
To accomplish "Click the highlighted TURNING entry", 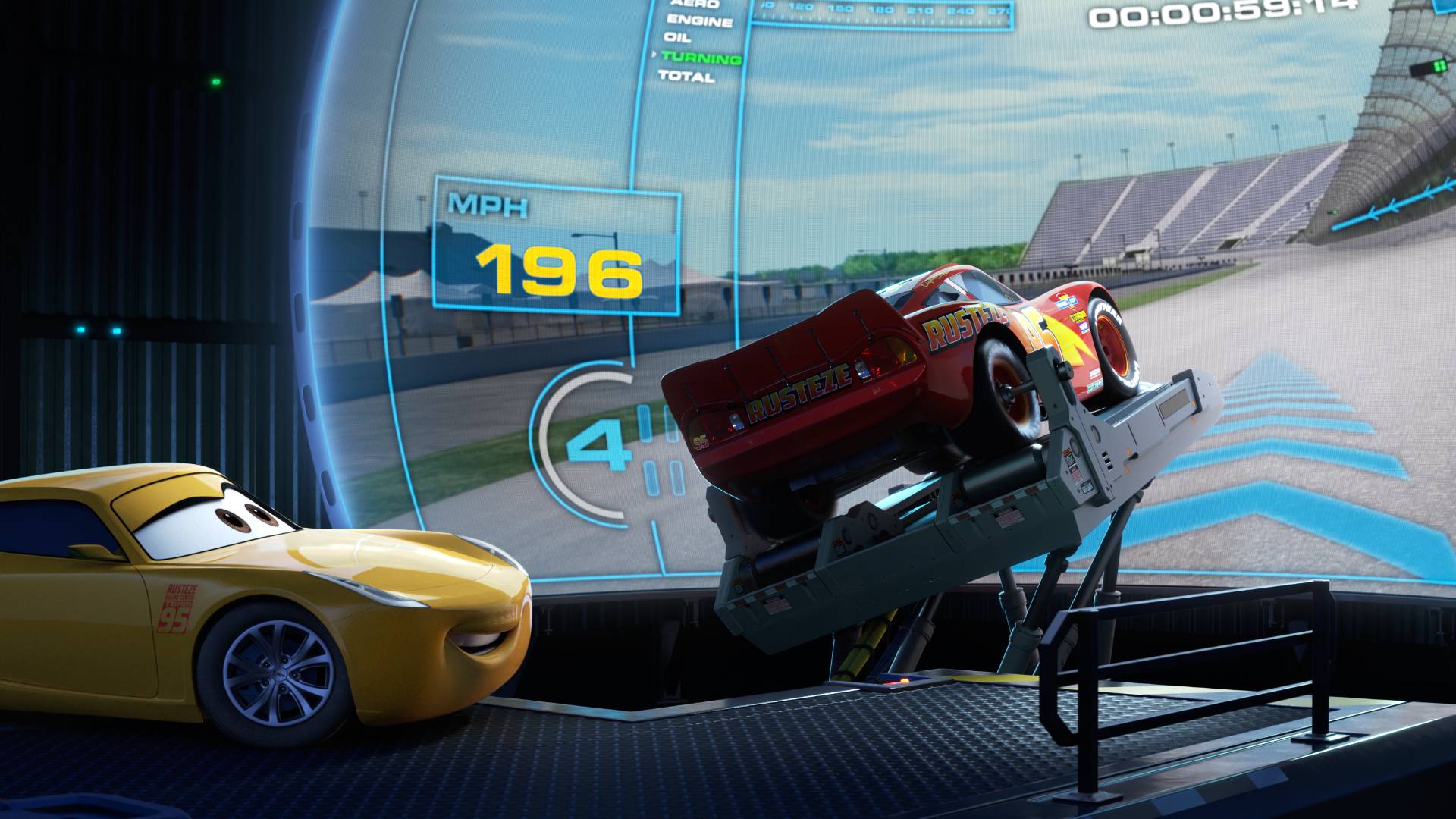I will [701, 58].
